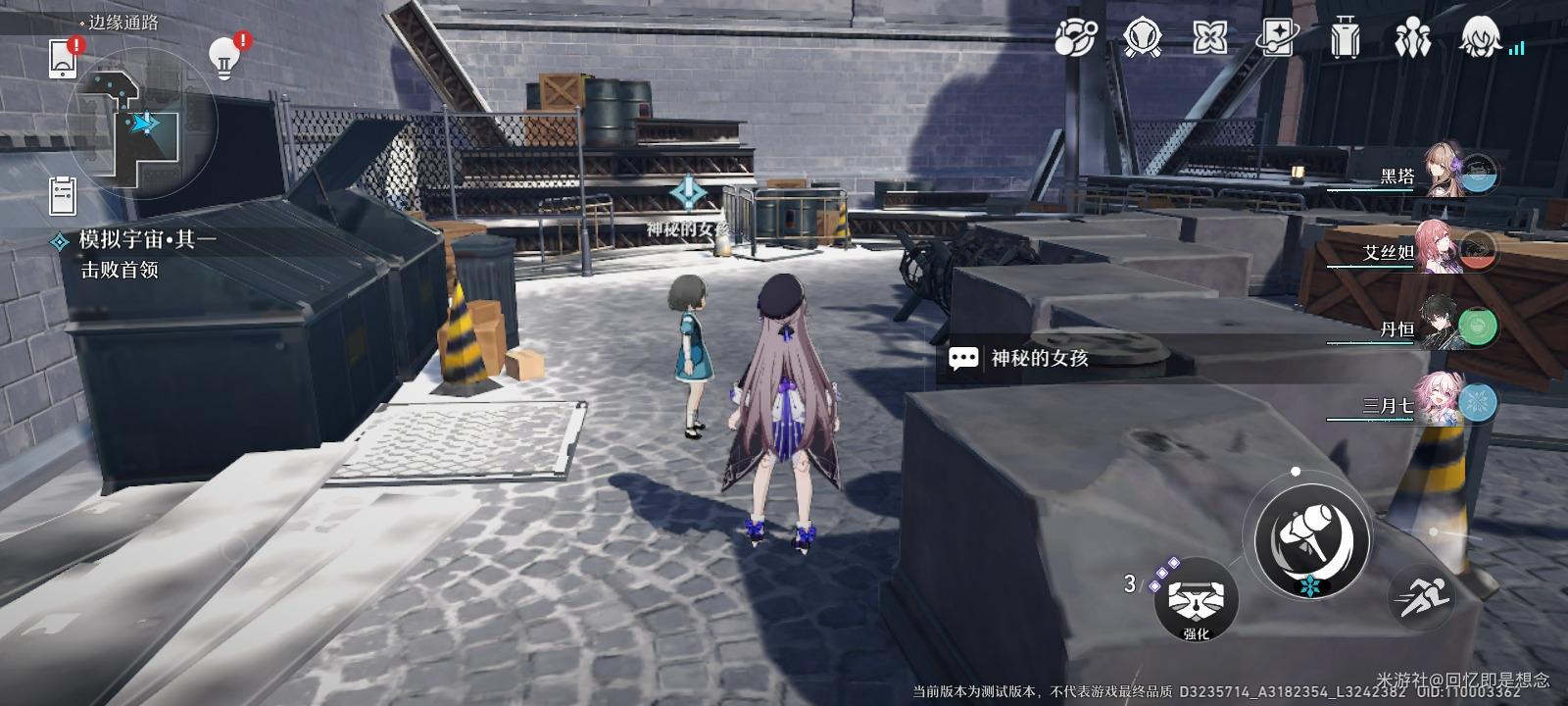Image resolution: width=1568 pixels, height=706 pixels.
Task: Open the three-figure characters icon
Action: coord(1412,38)
